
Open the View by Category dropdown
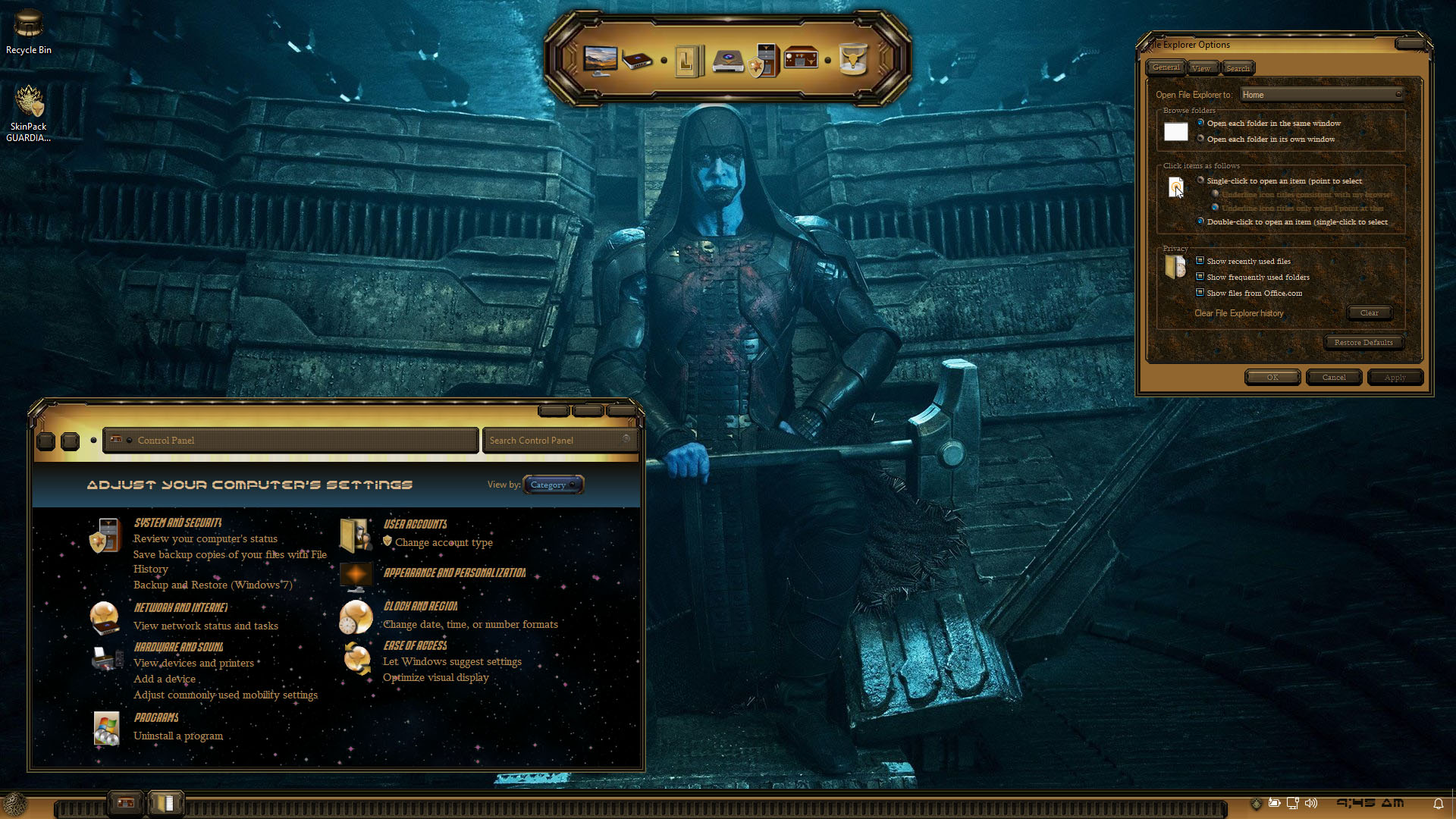[x=553, y=485]
